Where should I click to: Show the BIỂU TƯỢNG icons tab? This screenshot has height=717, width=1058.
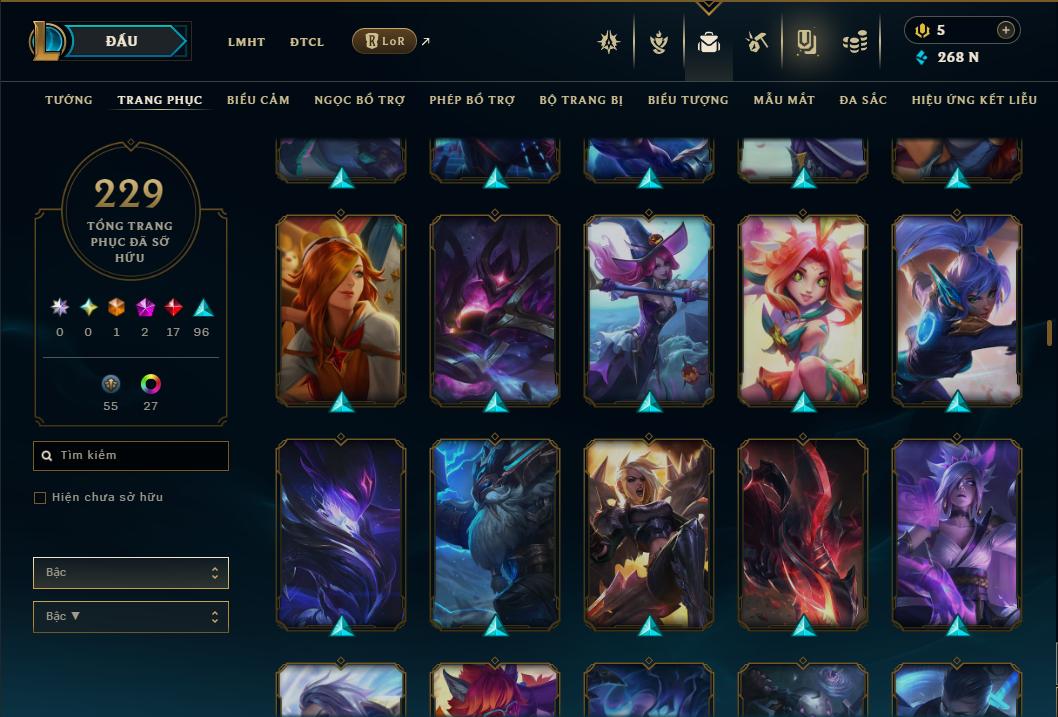(x=688, y=100)
